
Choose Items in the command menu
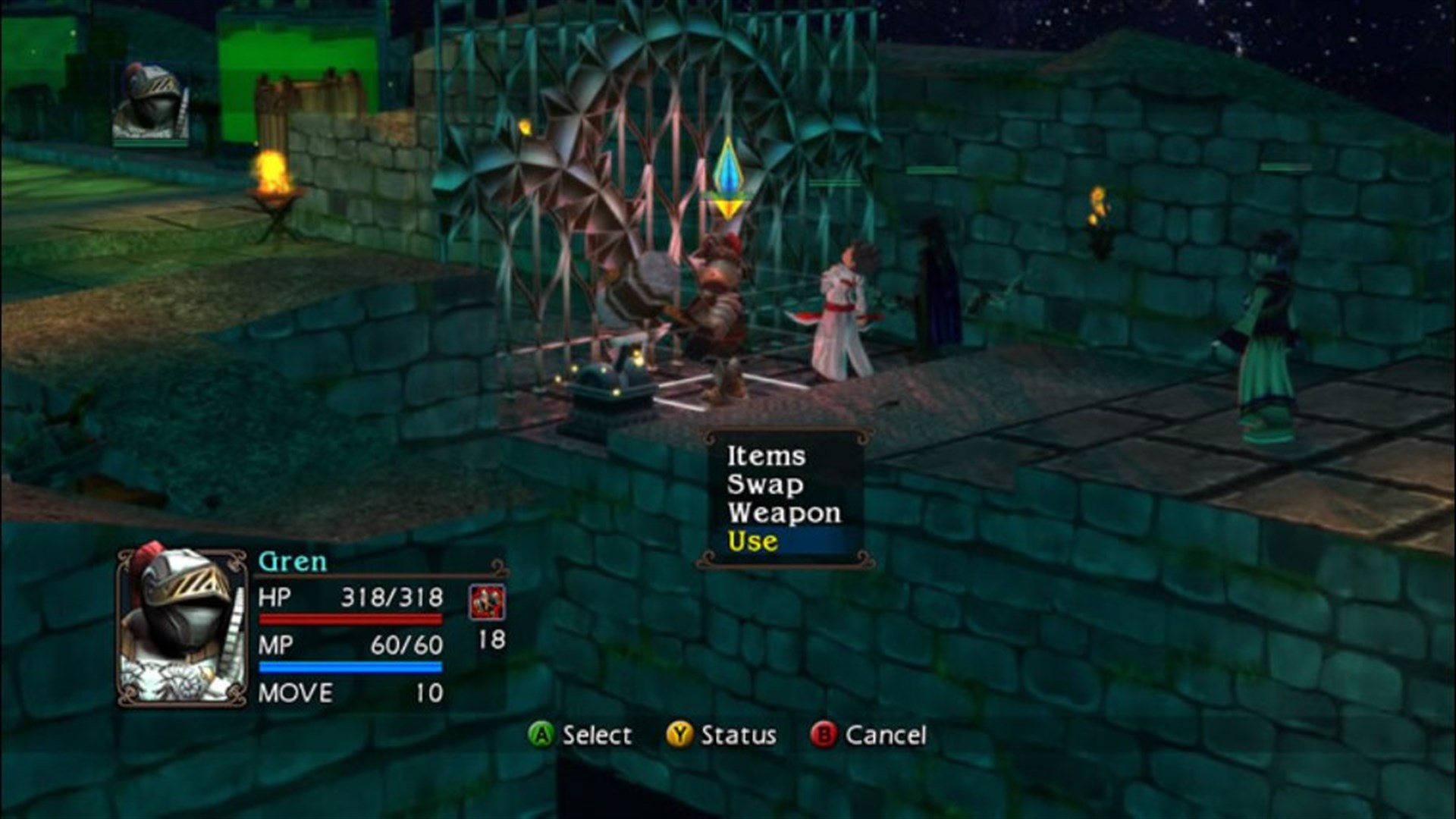[766, 457]
